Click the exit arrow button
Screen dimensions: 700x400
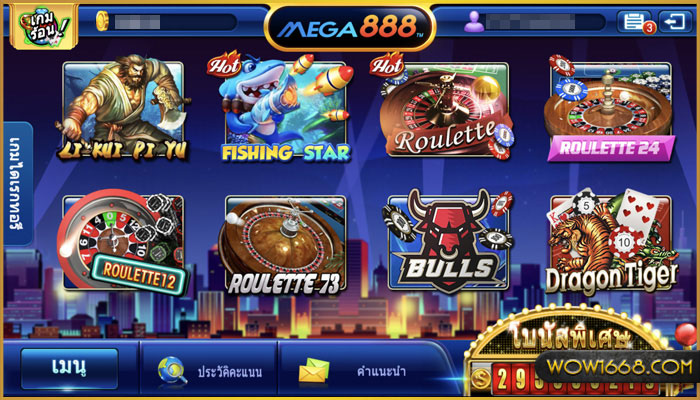[672, 21]
